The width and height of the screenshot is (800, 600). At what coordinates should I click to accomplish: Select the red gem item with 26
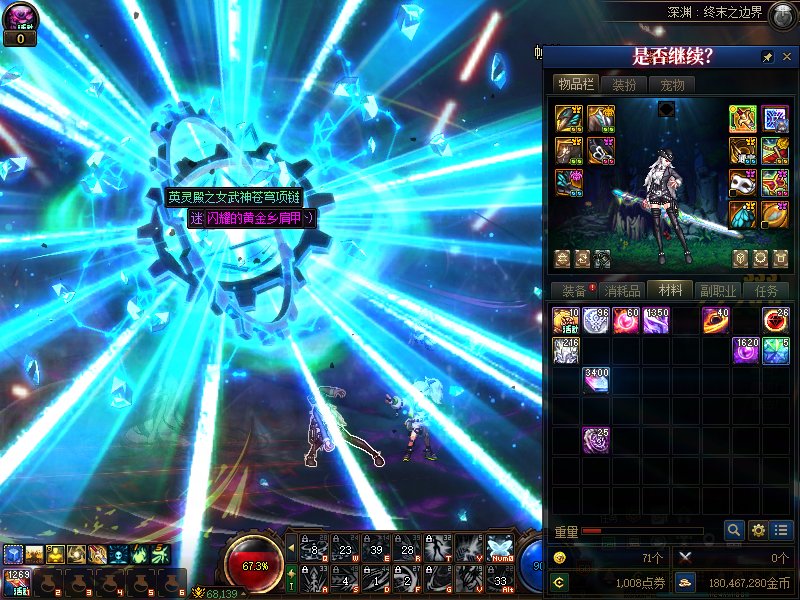tap(776, 321)
